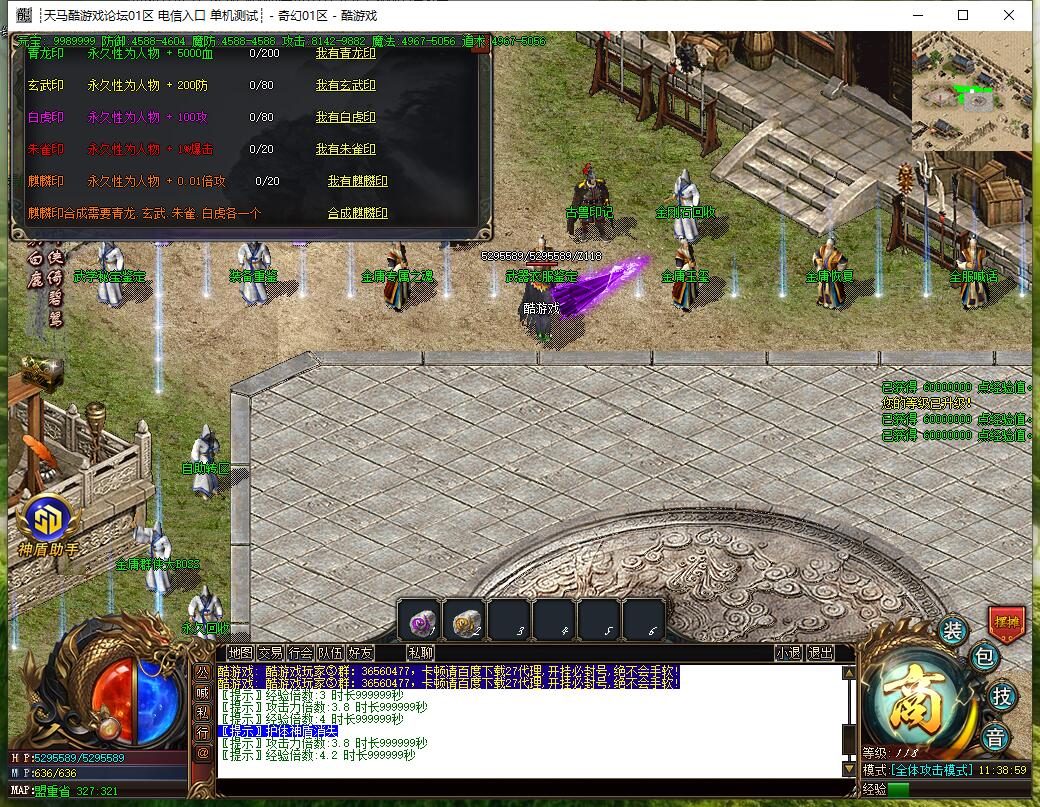Click the 我有白虎印 link
This screenshot has height=807, width=1040.
pyautogui.click(x=345, y=118)
